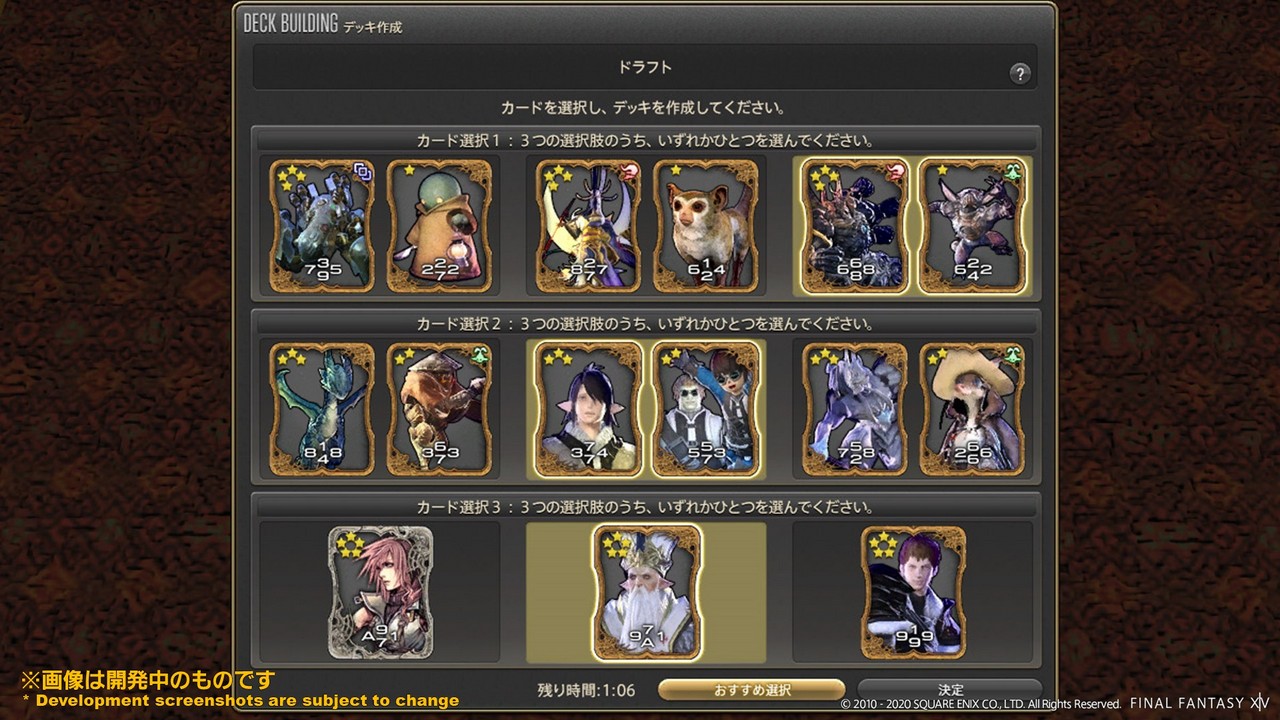The image size is (1280, 720).
Task: Select the orange goblin-like beast card
Action: [439, 409]
